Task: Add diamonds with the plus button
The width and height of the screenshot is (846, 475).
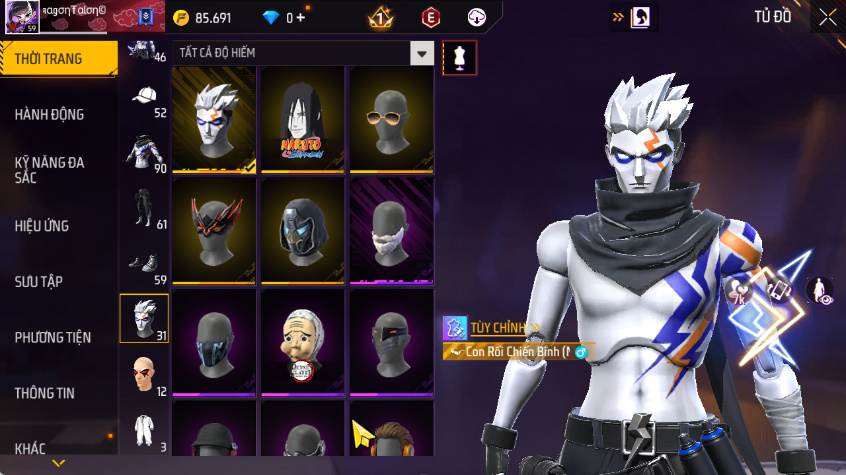Action: pyautogui.click(x=301, y=18)
